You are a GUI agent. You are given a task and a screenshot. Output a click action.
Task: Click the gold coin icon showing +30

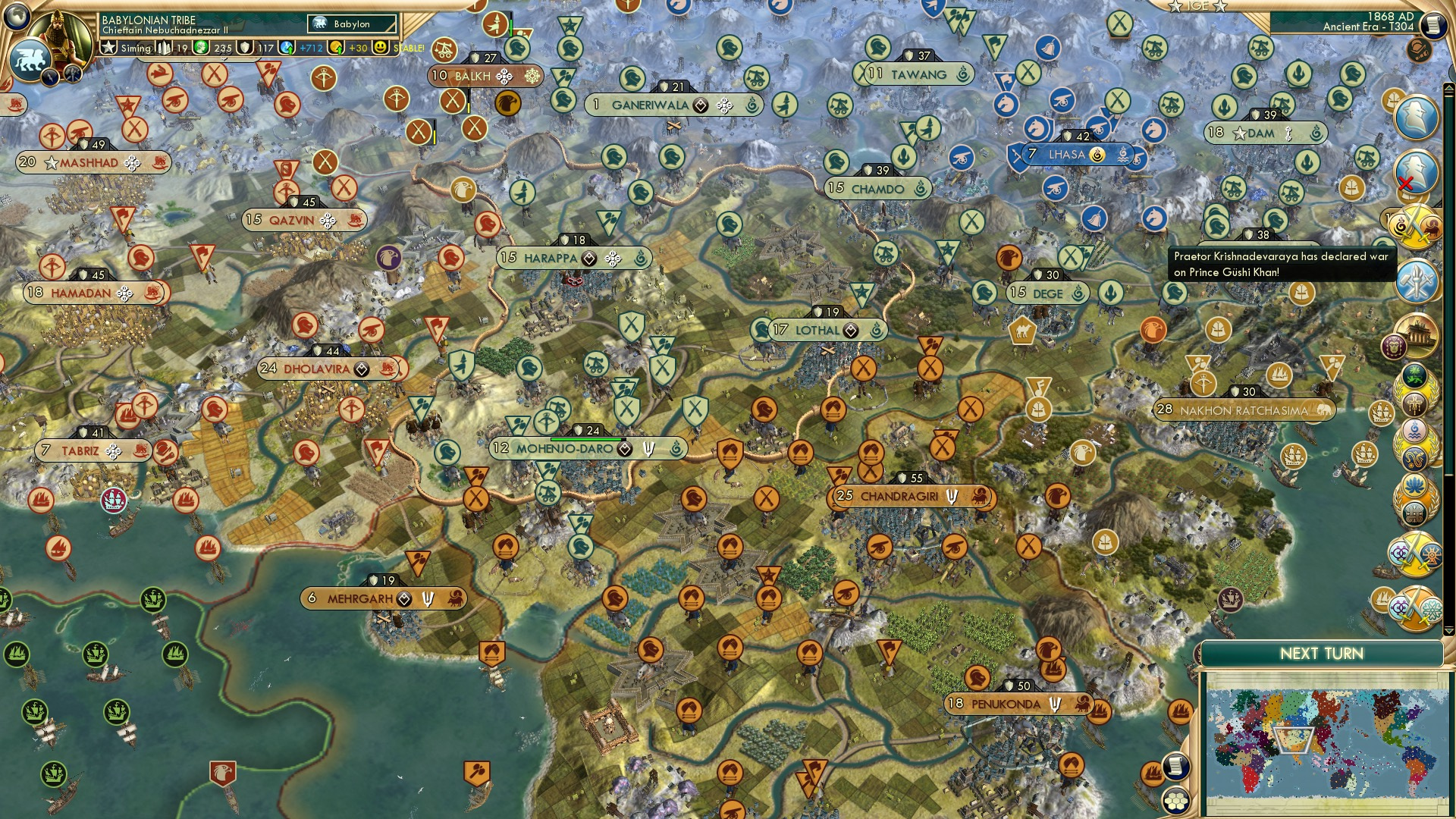[336, 49]
